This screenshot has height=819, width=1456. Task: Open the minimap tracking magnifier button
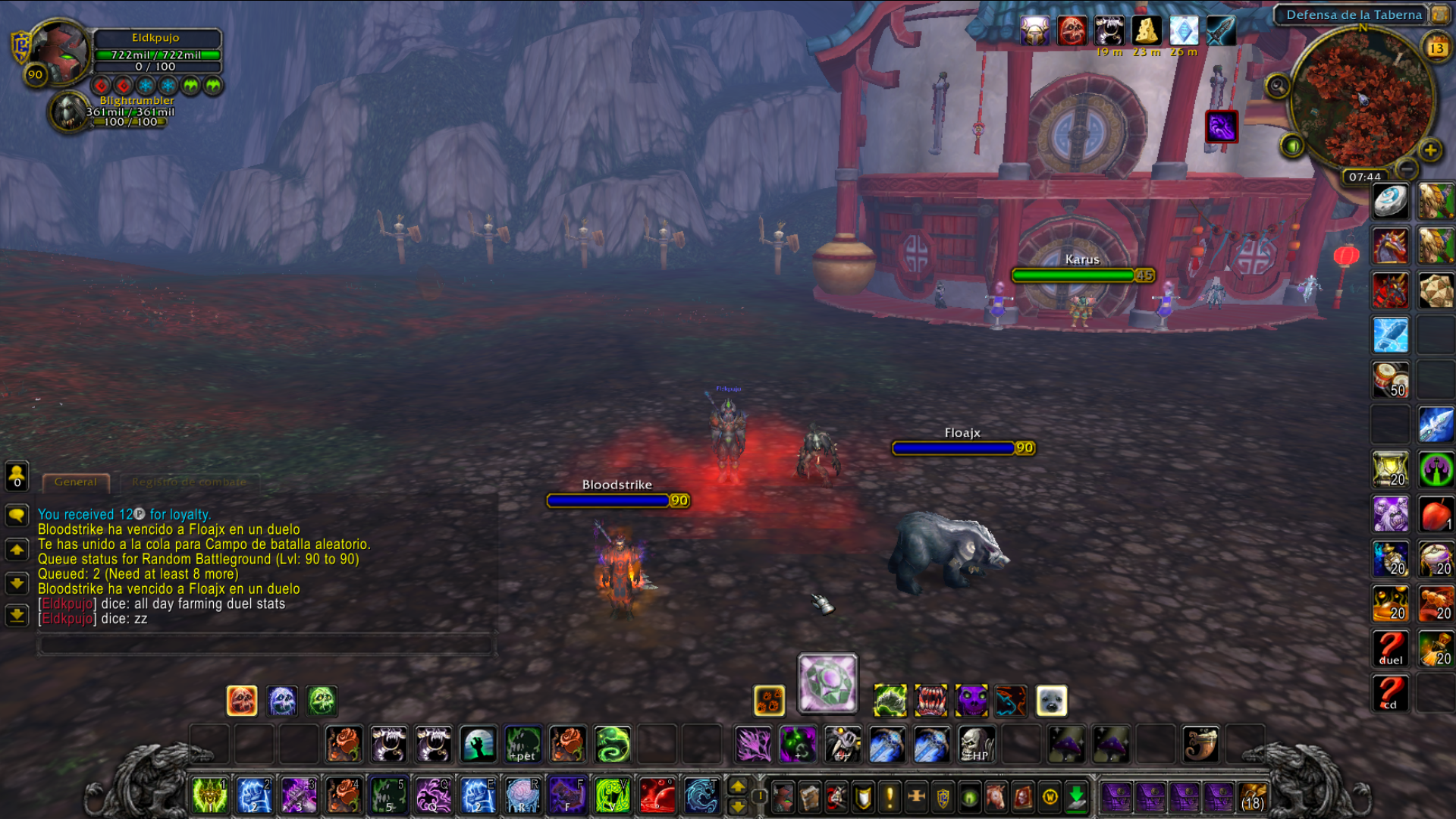pyautogui.click(x=1278, y=86)
